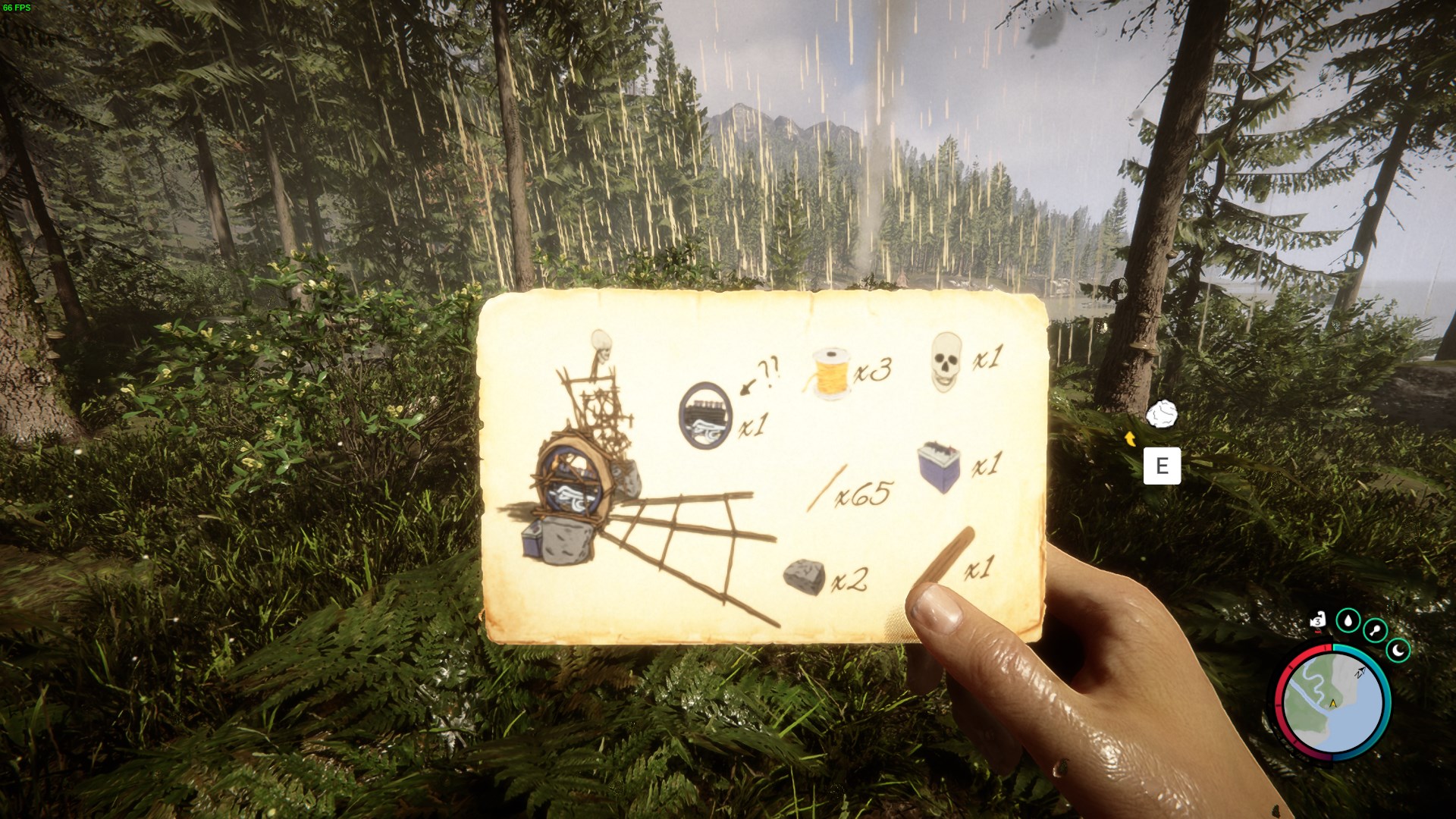Click the north compass marker on minimap
This screenshot has width=1456, height=819.
point(1360,672)
